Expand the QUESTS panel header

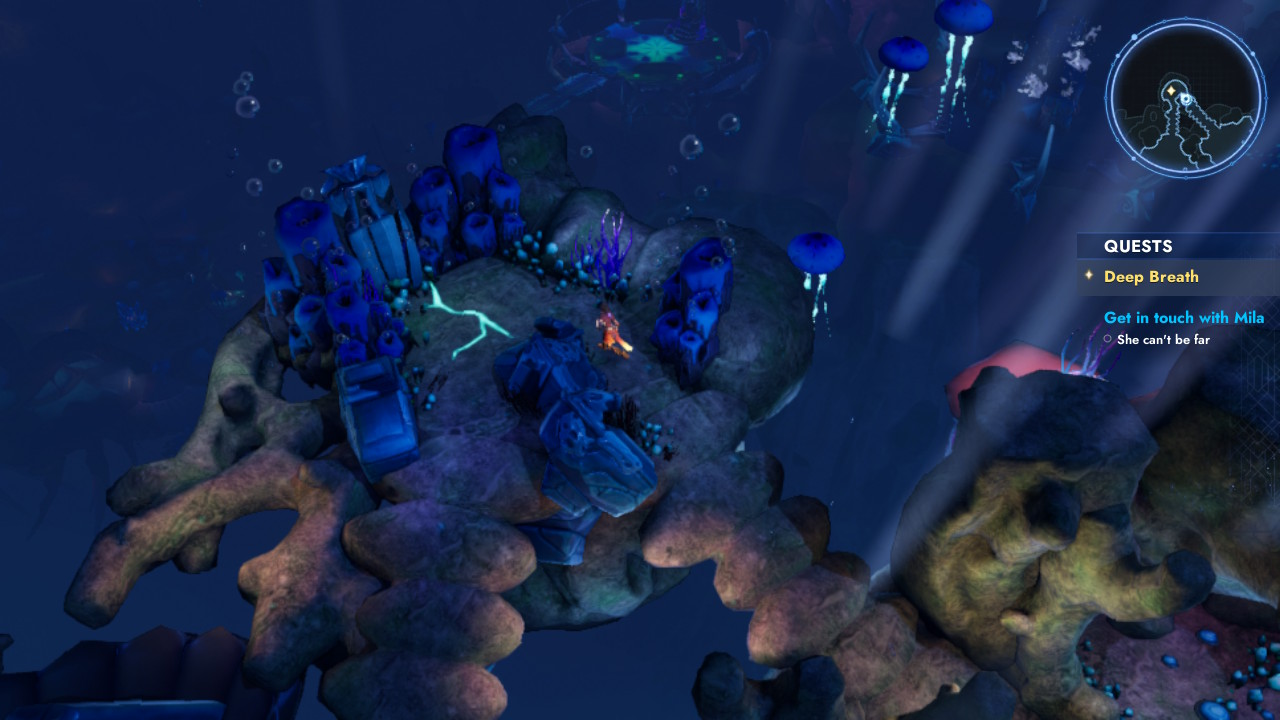[1138, 246]
